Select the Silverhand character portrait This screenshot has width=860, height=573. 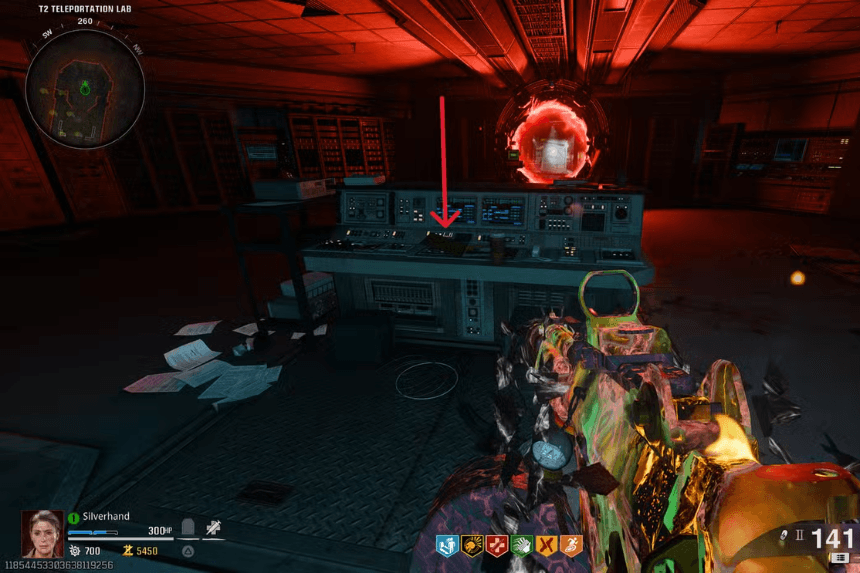pos(43,533)
